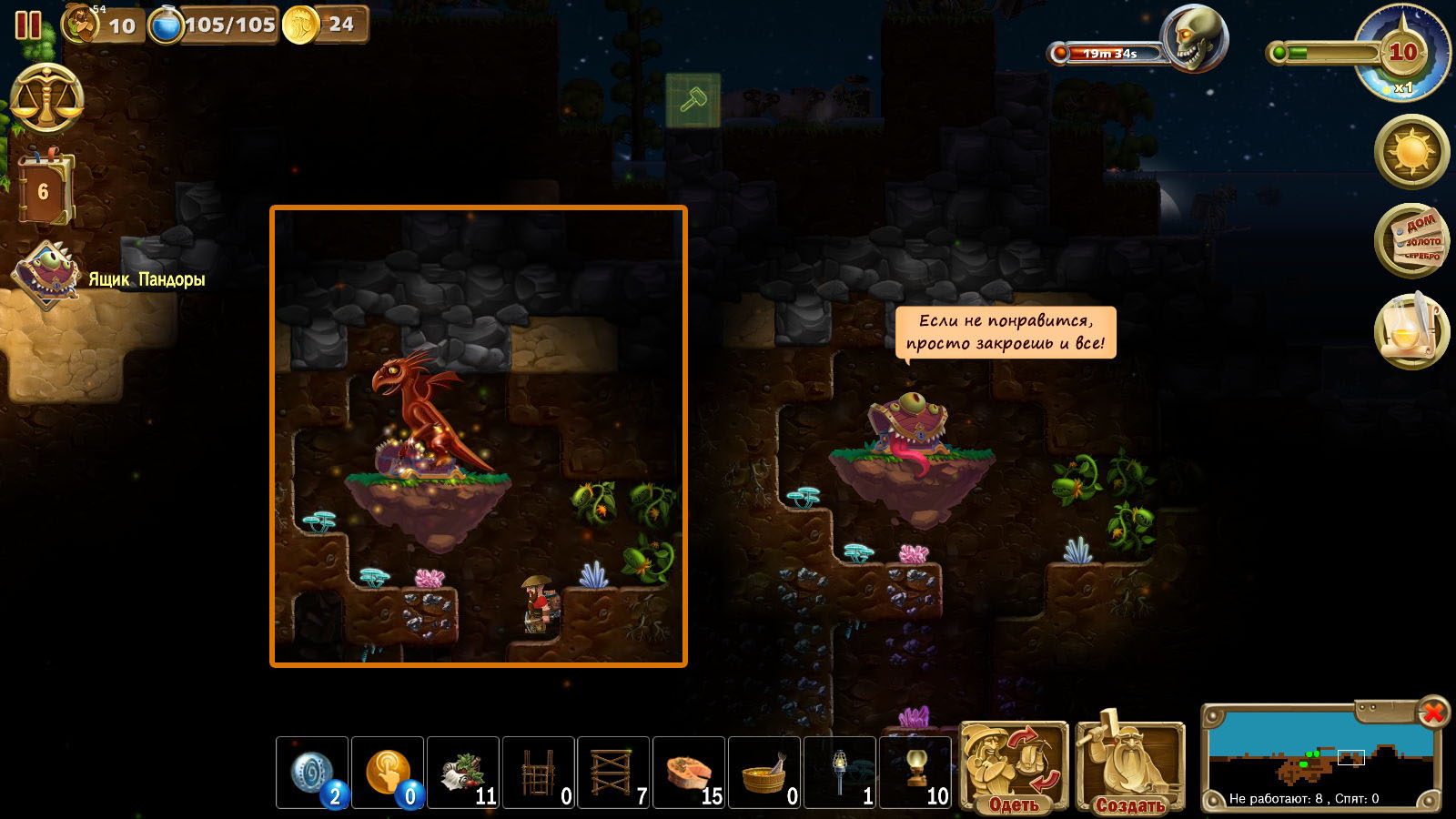The height and width of the screenshot is (819, 1456).
Task: Pause the game
Action: click(28, 25)
